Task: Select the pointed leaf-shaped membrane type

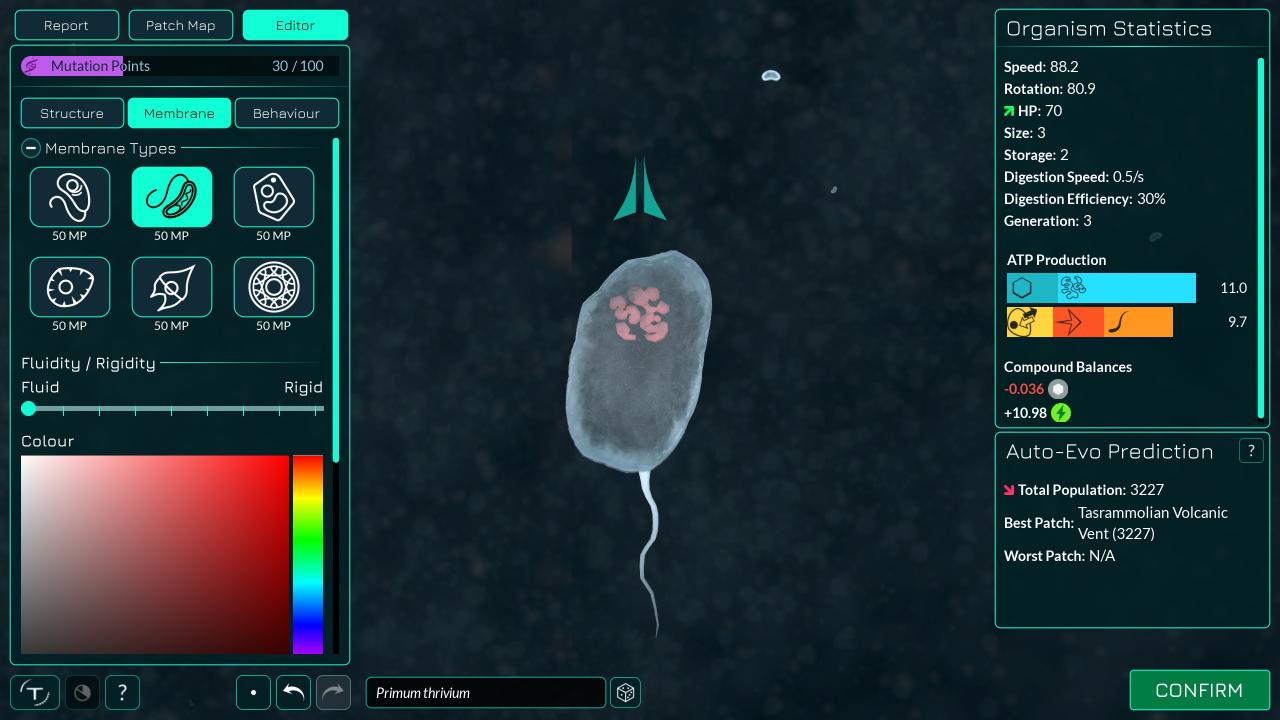Action: click(x=172, y=287)
